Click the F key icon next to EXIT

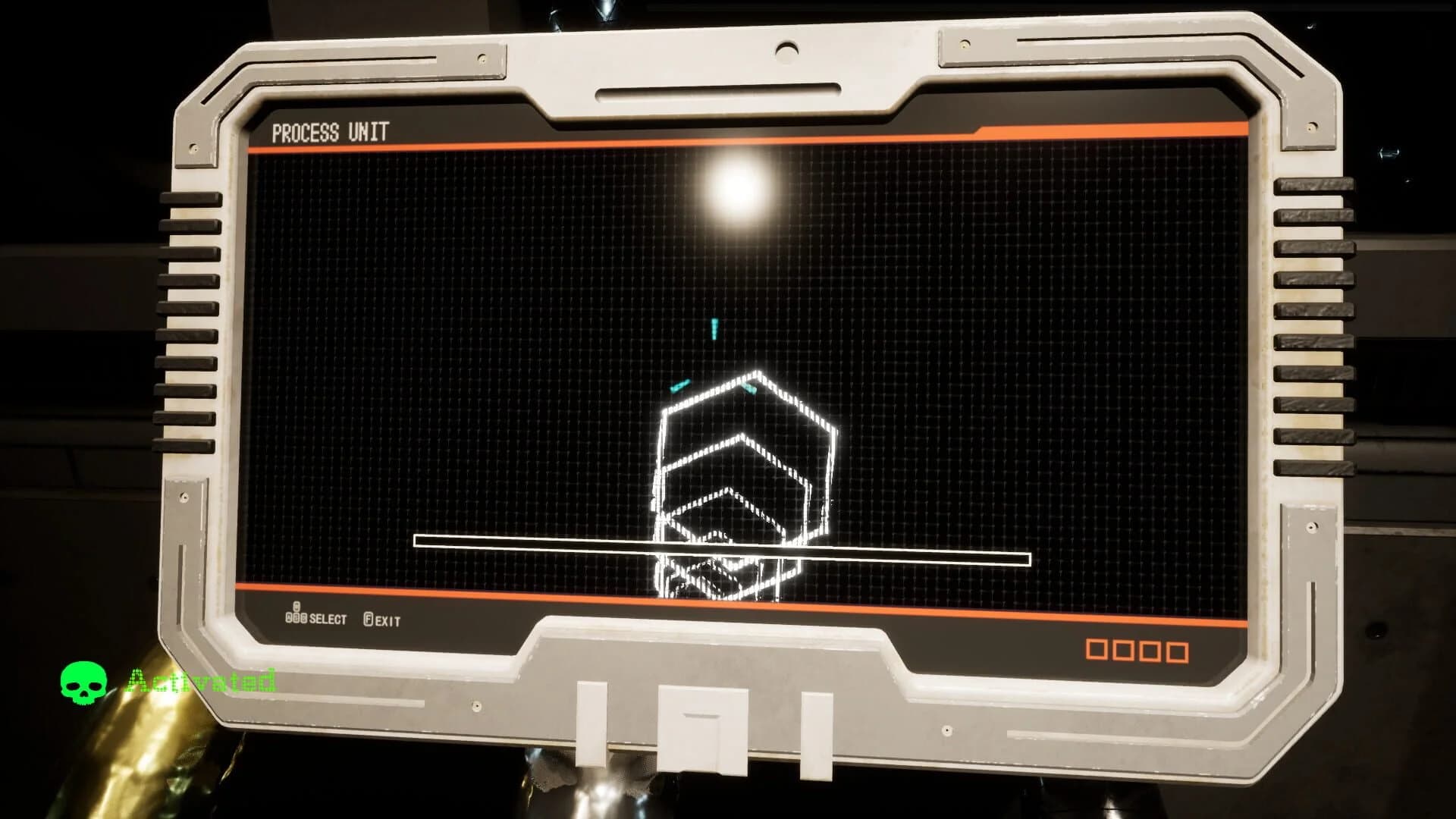pos(369,618)
